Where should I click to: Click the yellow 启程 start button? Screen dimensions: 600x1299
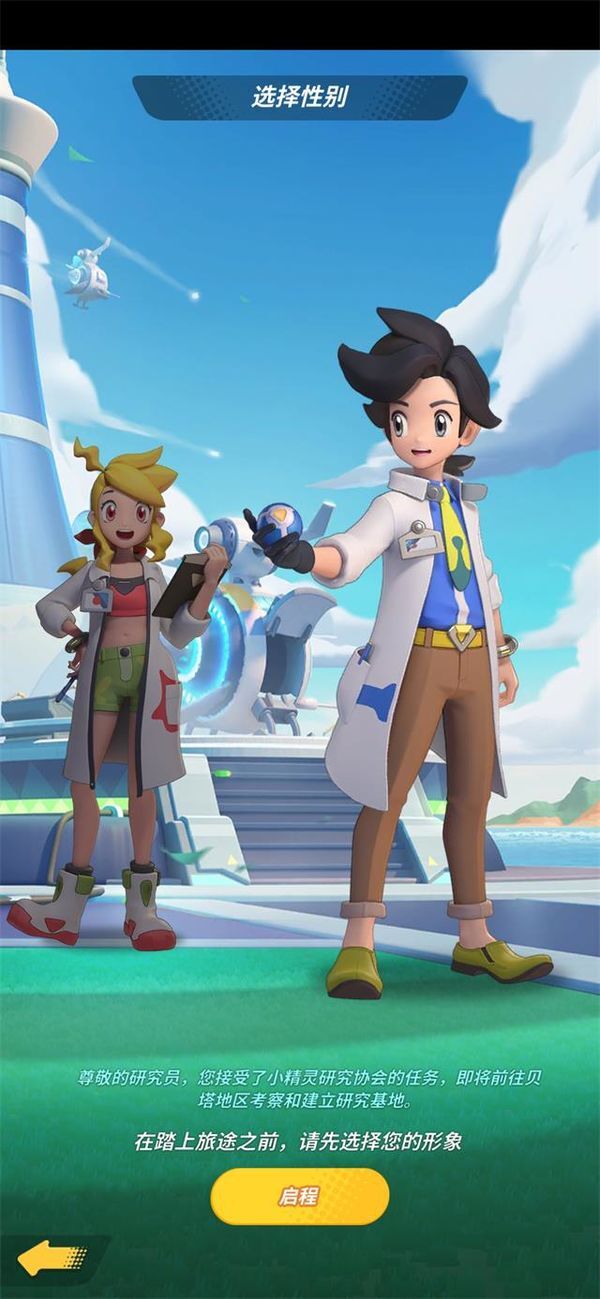click(x=299, y=1196)
